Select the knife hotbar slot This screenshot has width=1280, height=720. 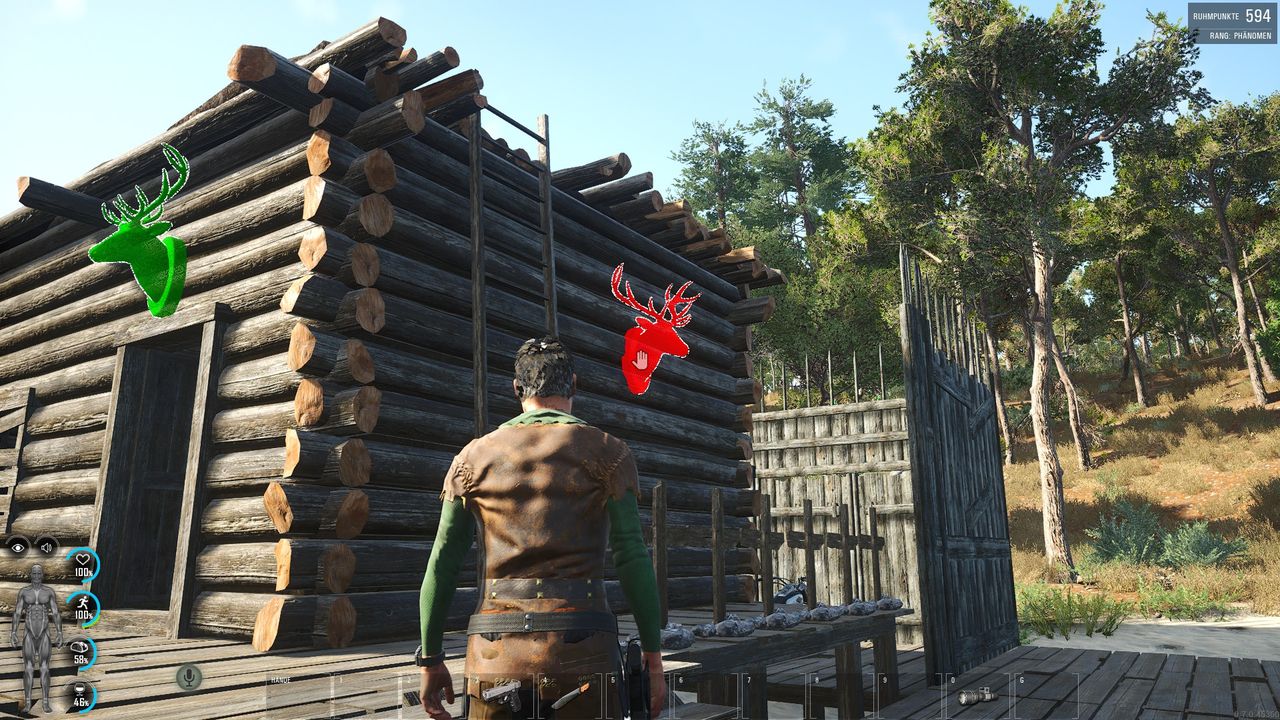pos(572,694)
